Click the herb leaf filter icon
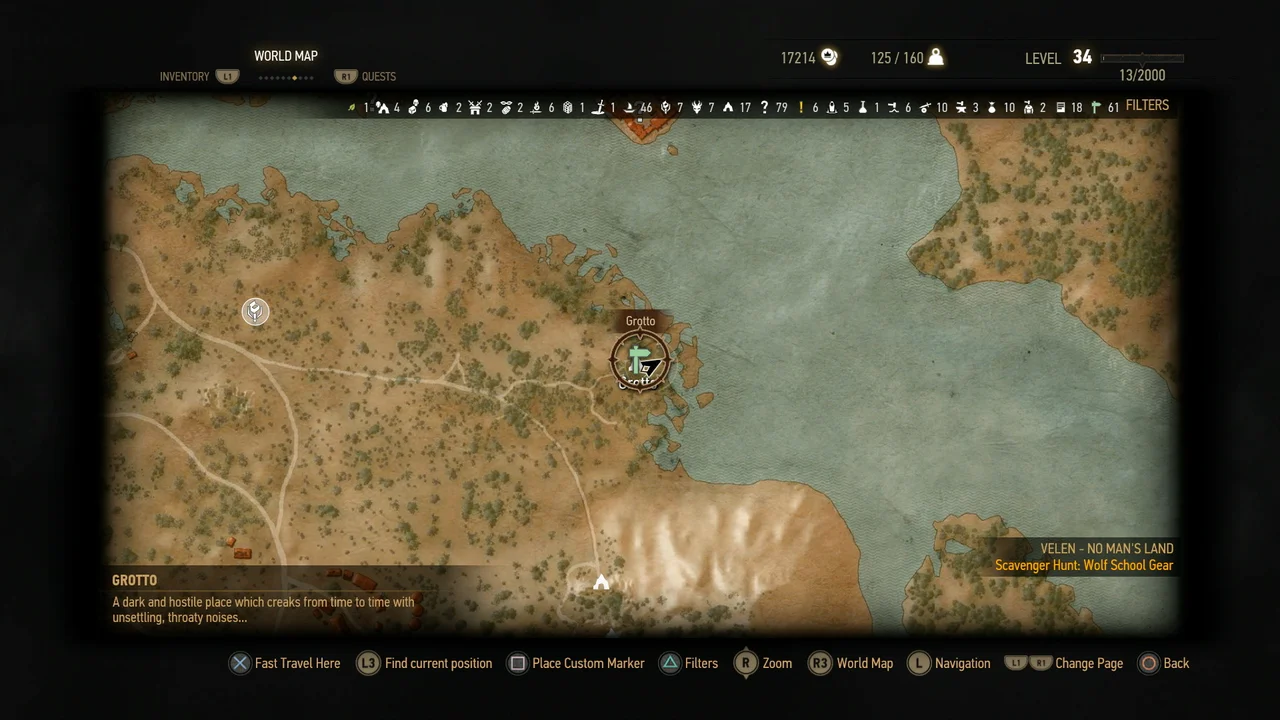Viewport: 1280px width, 720px height. 351,107
